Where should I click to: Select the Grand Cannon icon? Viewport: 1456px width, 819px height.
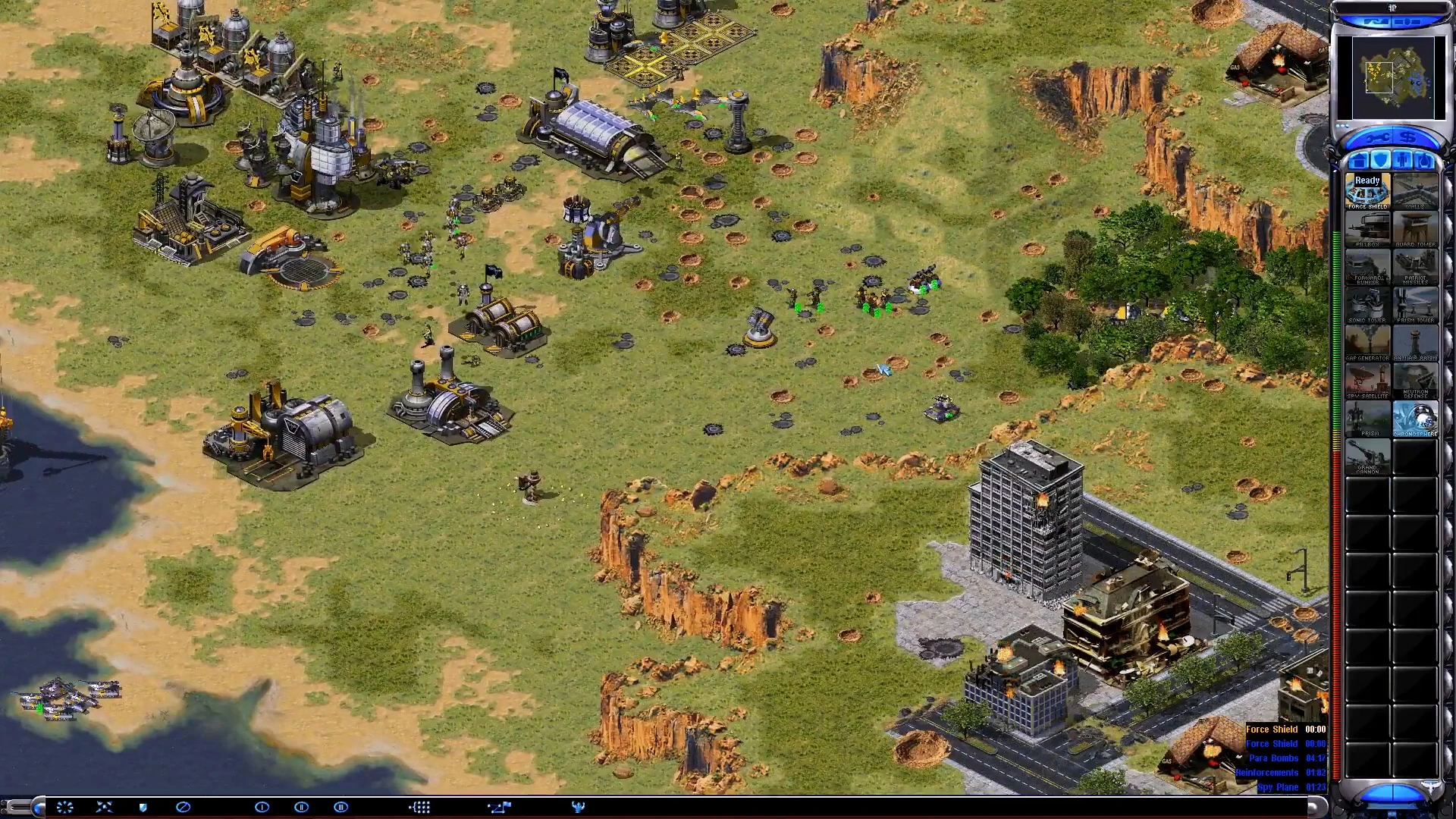pos(1367,457)
